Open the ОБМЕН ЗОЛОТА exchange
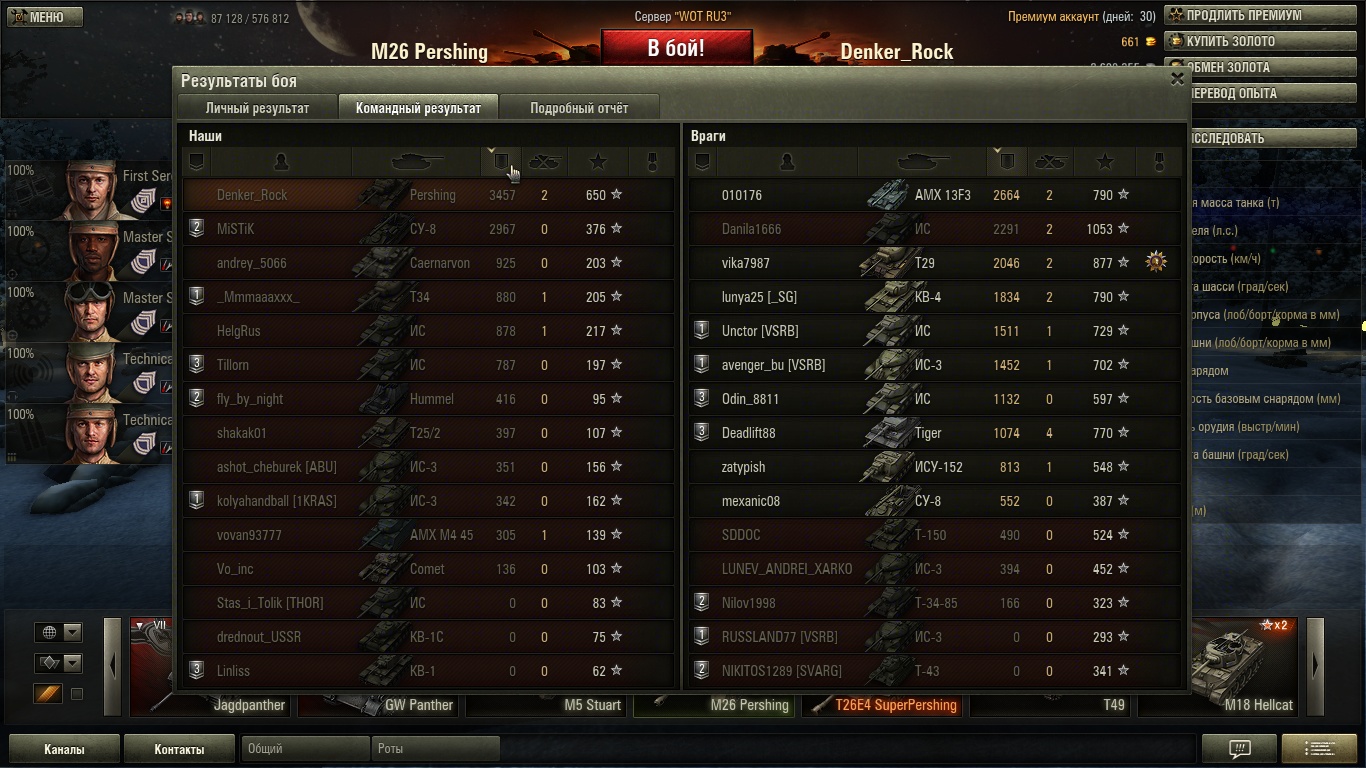The height and width of the screenshot is (768, 1366). click(x=1246, y=68)
